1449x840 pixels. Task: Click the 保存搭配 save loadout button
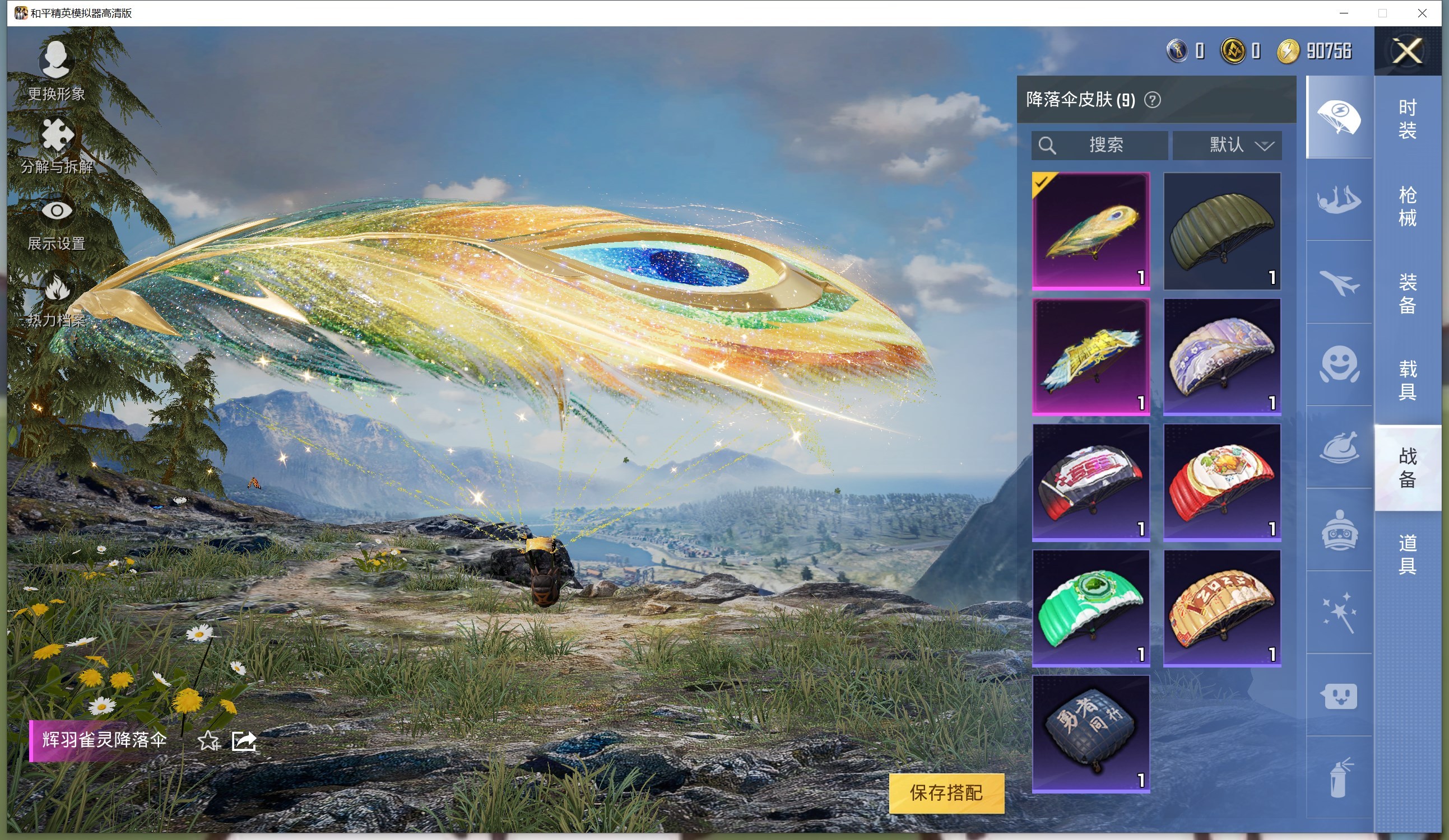click(946, 793)
